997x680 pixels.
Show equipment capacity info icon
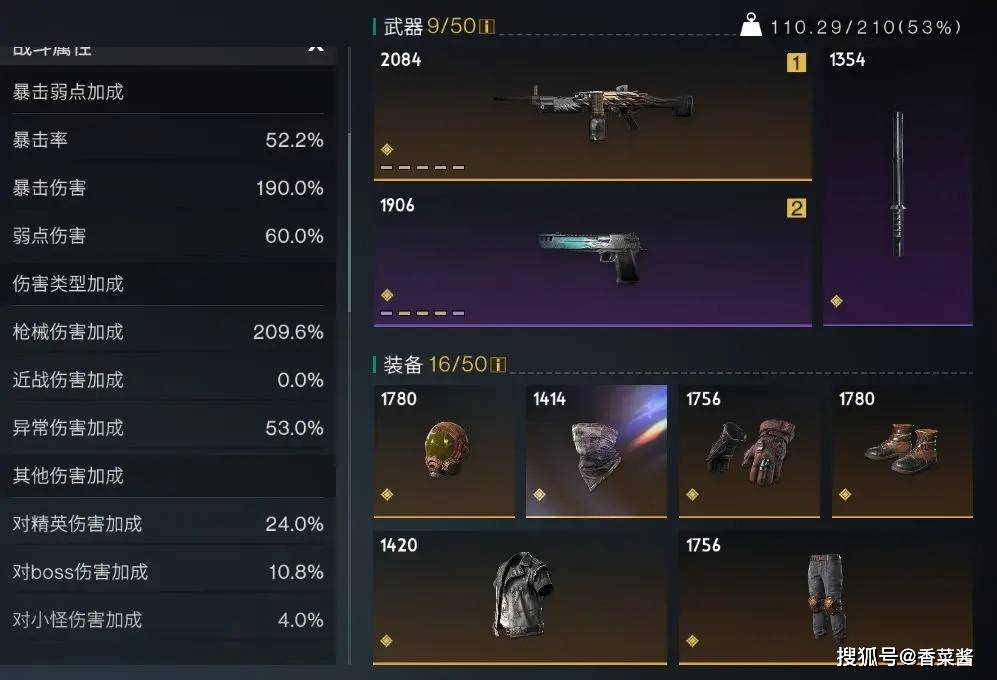[x=498, y=365]
